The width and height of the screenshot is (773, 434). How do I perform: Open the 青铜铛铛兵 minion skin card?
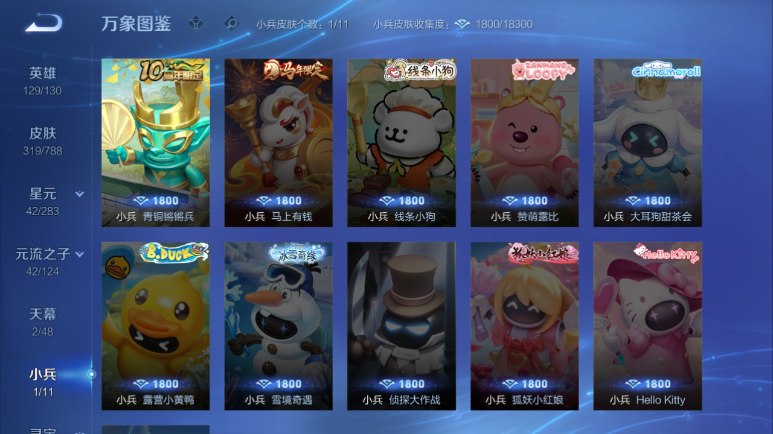coord(155,143)
